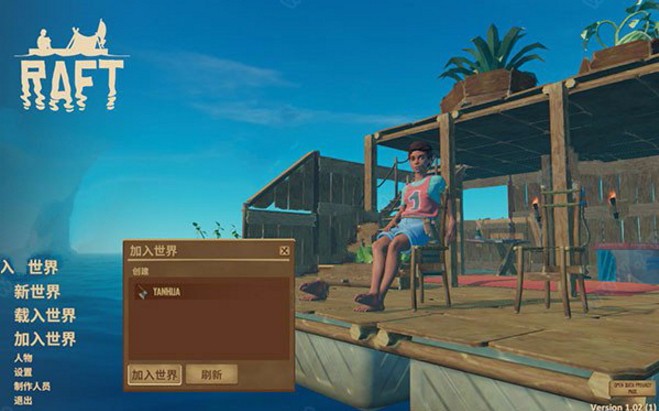Select the YANHUA world entry
Image resolution: width=659 pixels, height=411 pixels.
coord(208,293)
